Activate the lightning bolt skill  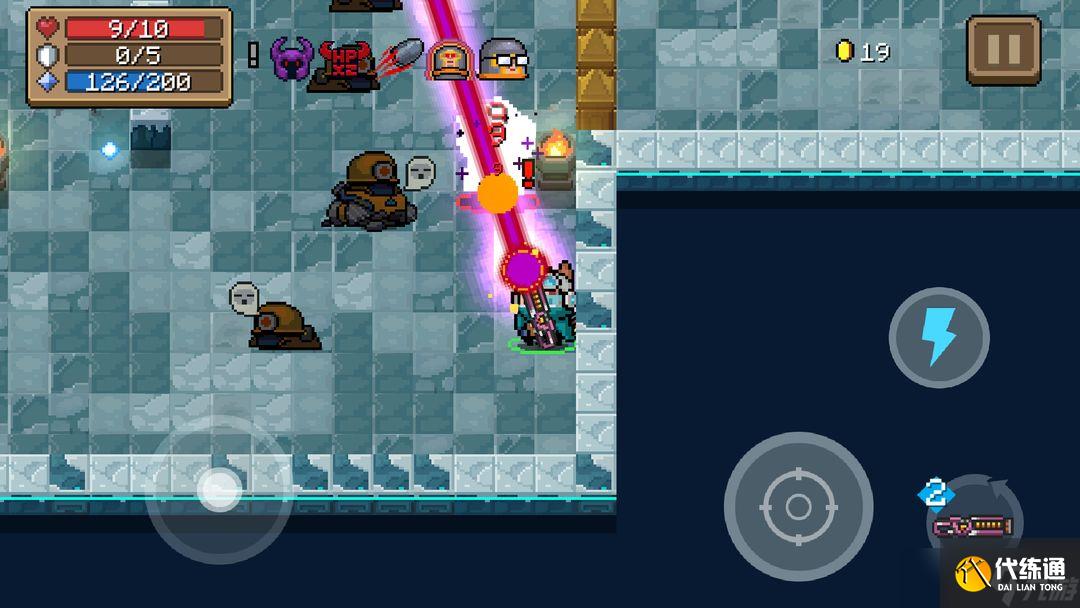coord(938,337)
